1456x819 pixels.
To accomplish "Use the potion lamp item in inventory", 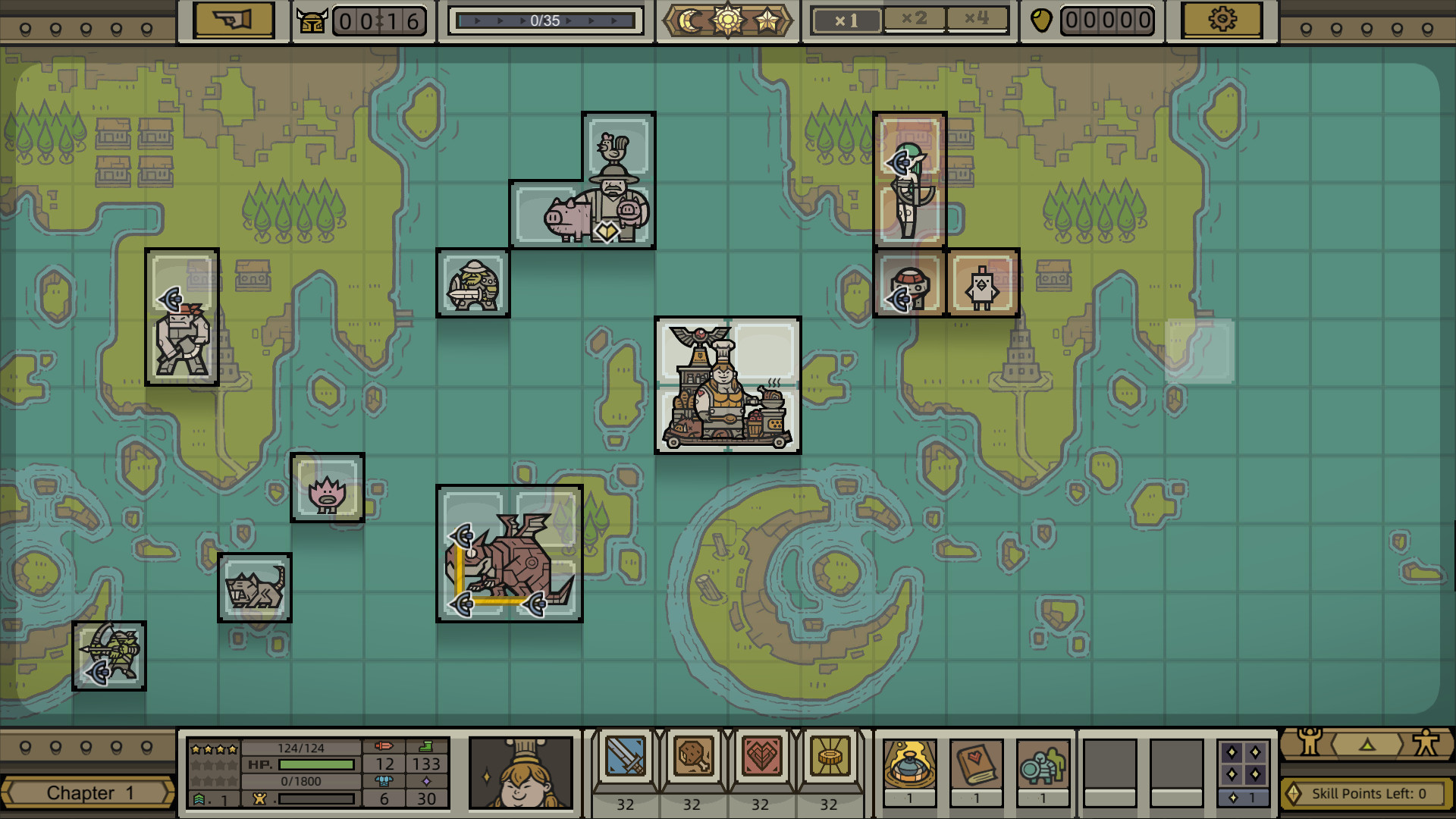I will (909, 768).
